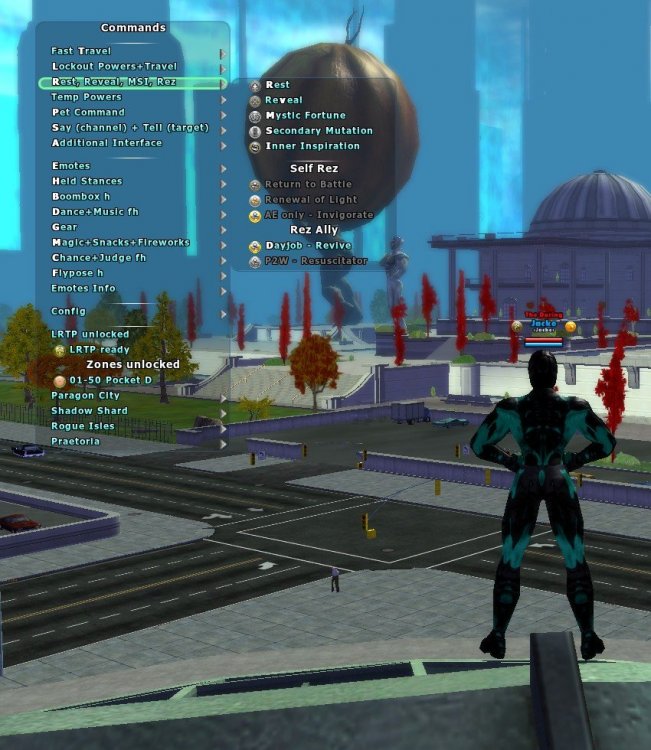
Task: Open the Config submenu
Action: [x=69, y=311]
